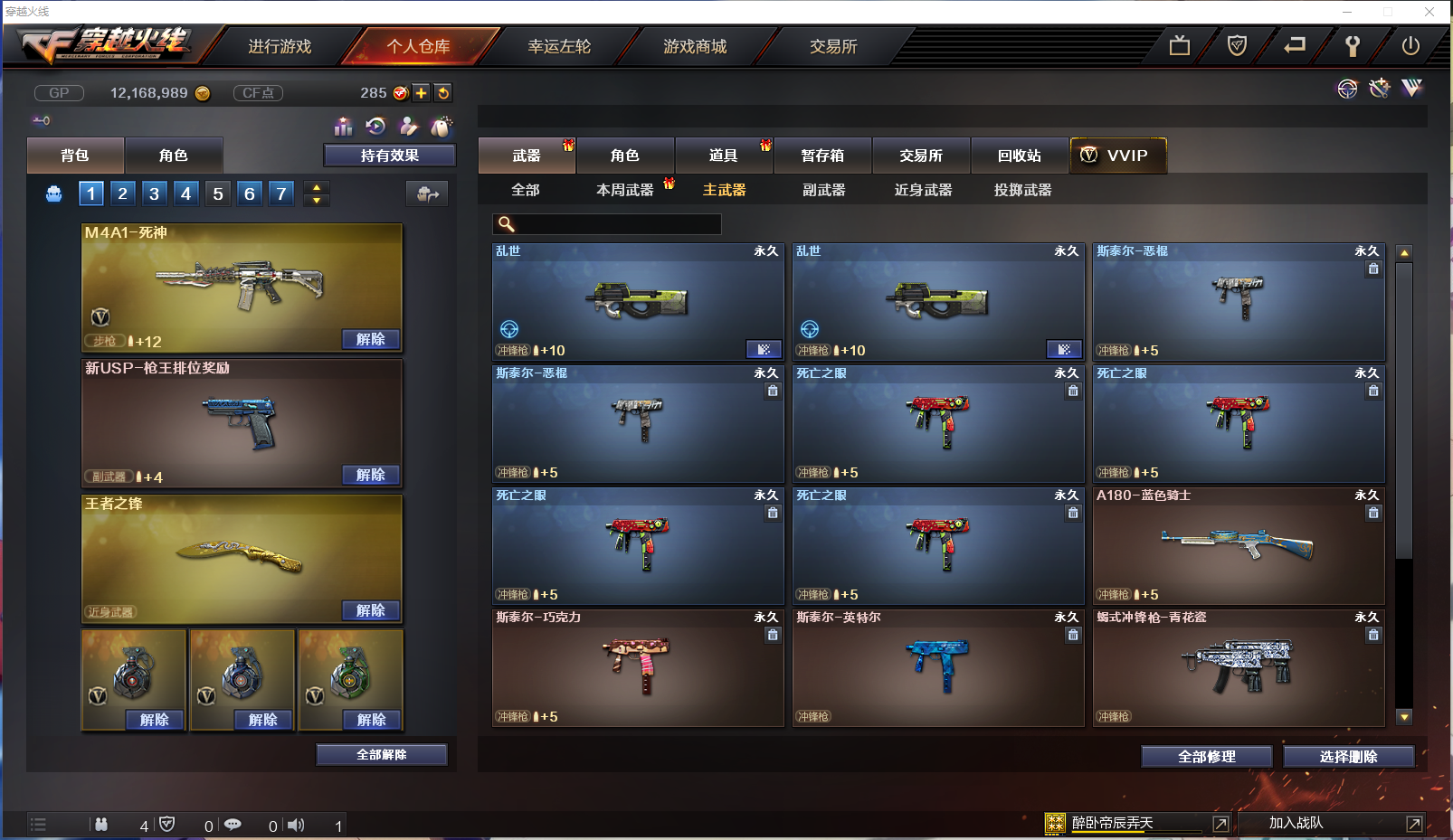This screenshot has height=840, width=1453.
Task: Select backpack number 2
Action: coord(122,193)
